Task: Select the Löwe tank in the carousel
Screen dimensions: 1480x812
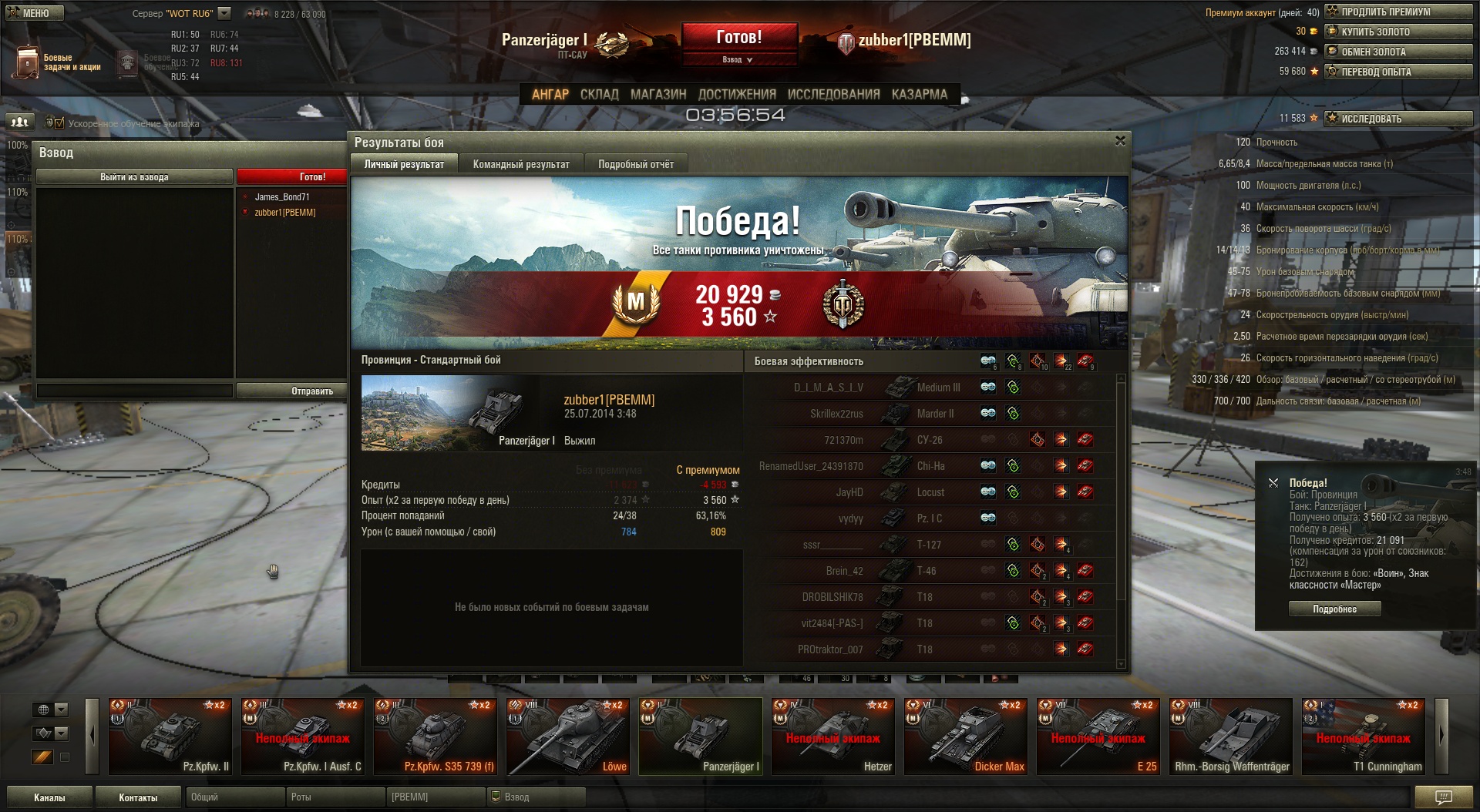Action: click(568, 736)
